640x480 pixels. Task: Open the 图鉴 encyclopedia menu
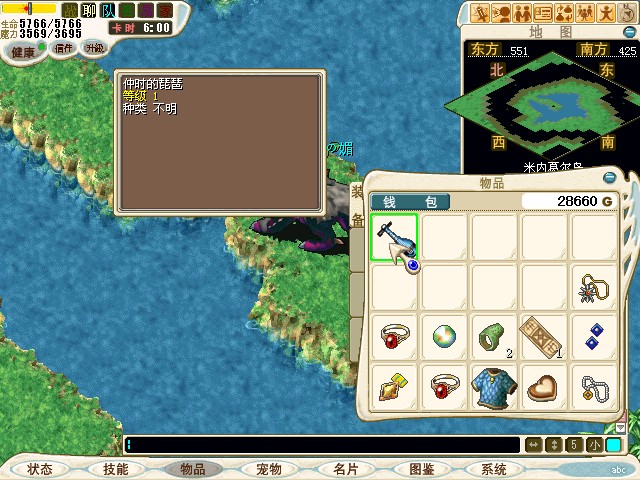tap(422, 469)
